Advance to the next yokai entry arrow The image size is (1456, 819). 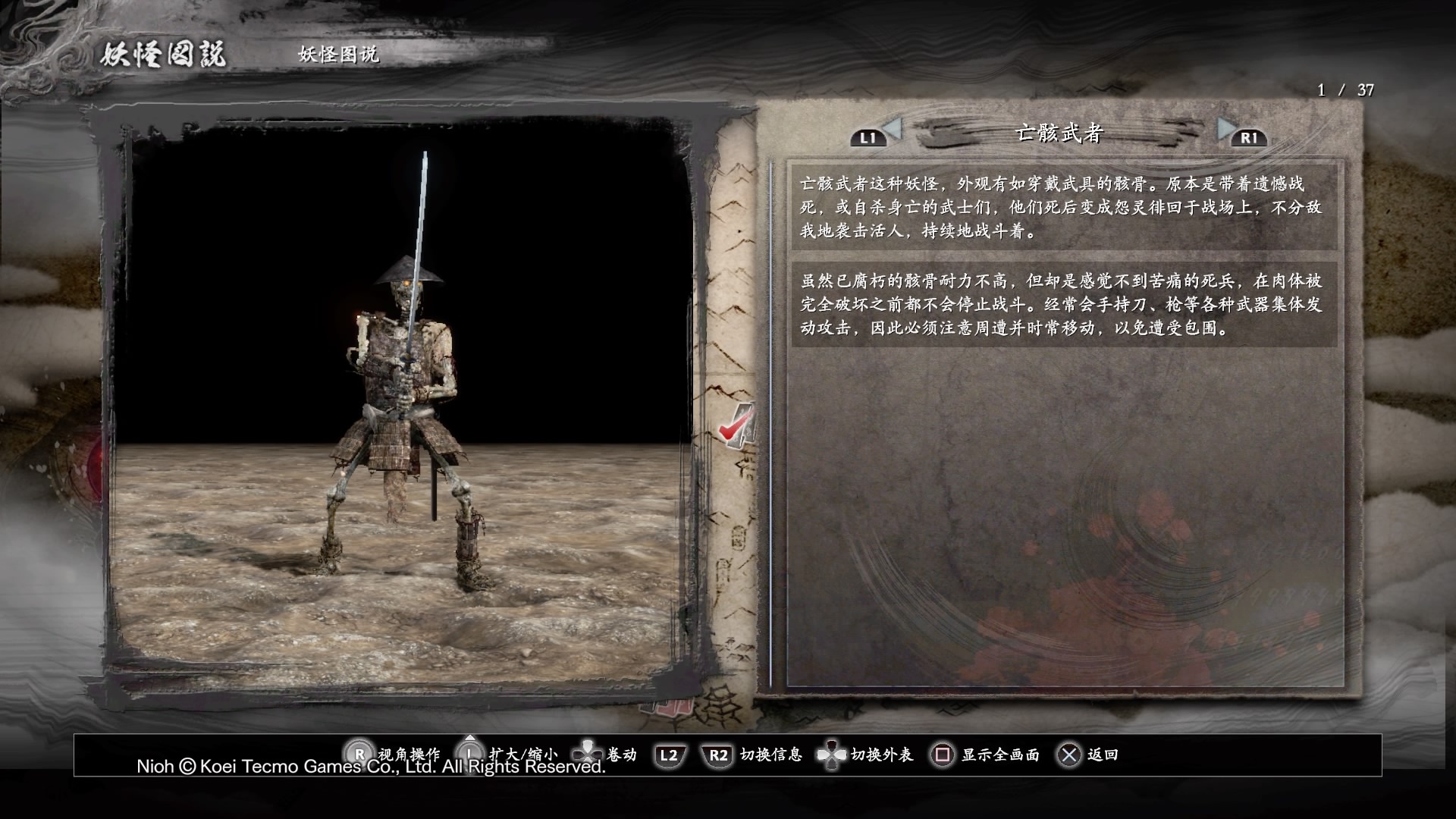pos(1226,130)
